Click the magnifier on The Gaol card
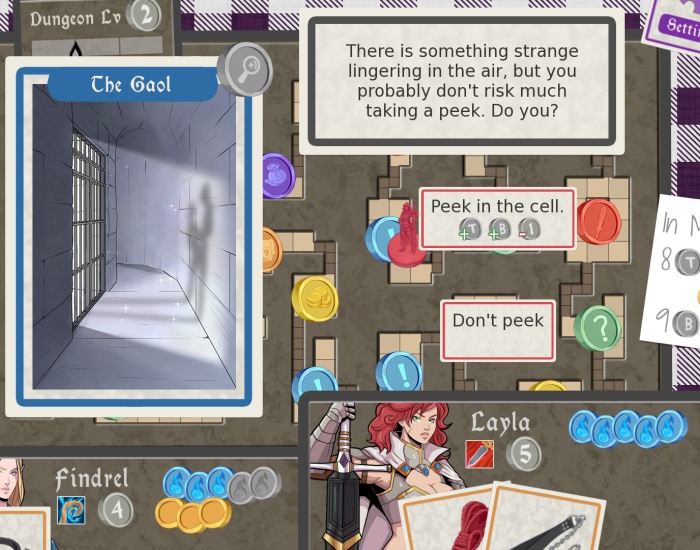This screenshot has height=550, width=700. [x=244, y=68]
